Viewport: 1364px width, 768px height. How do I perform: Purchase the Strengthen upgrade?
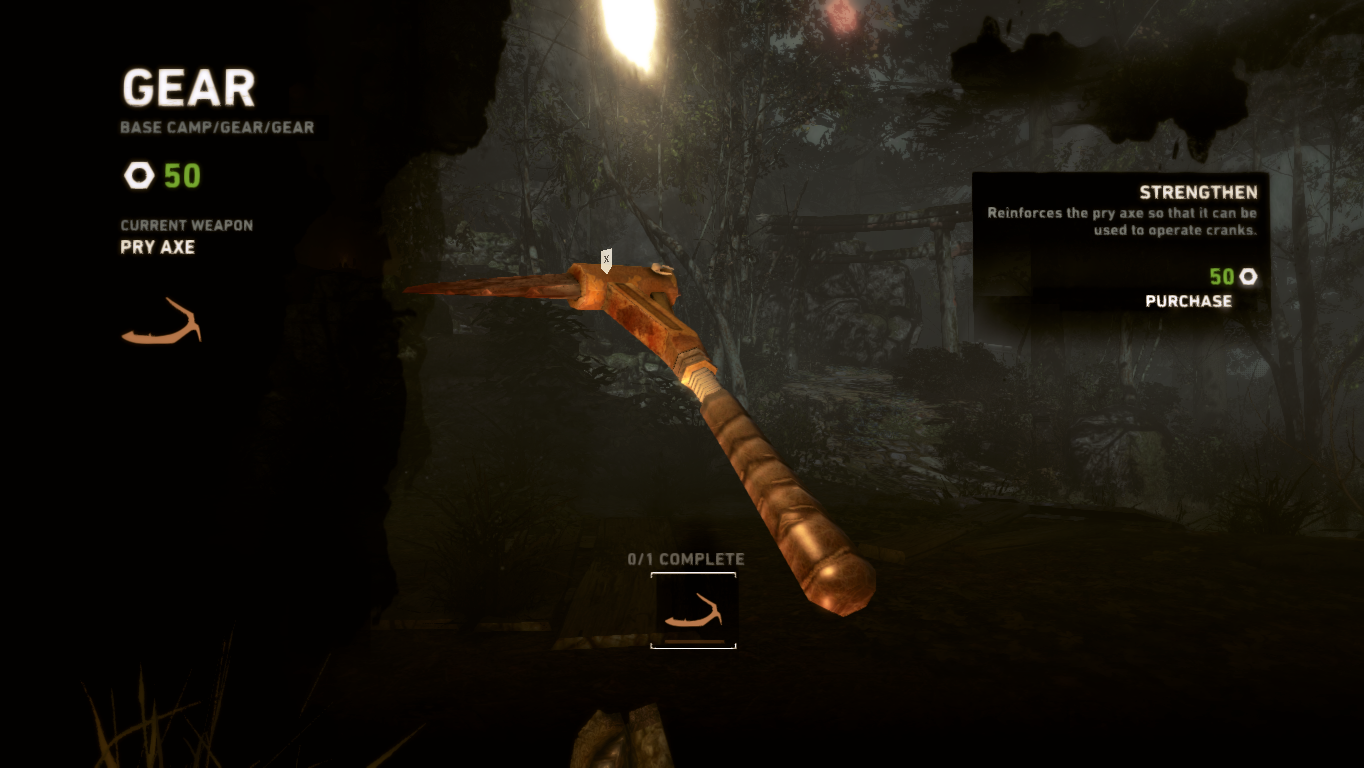[x=1188, y=301]
